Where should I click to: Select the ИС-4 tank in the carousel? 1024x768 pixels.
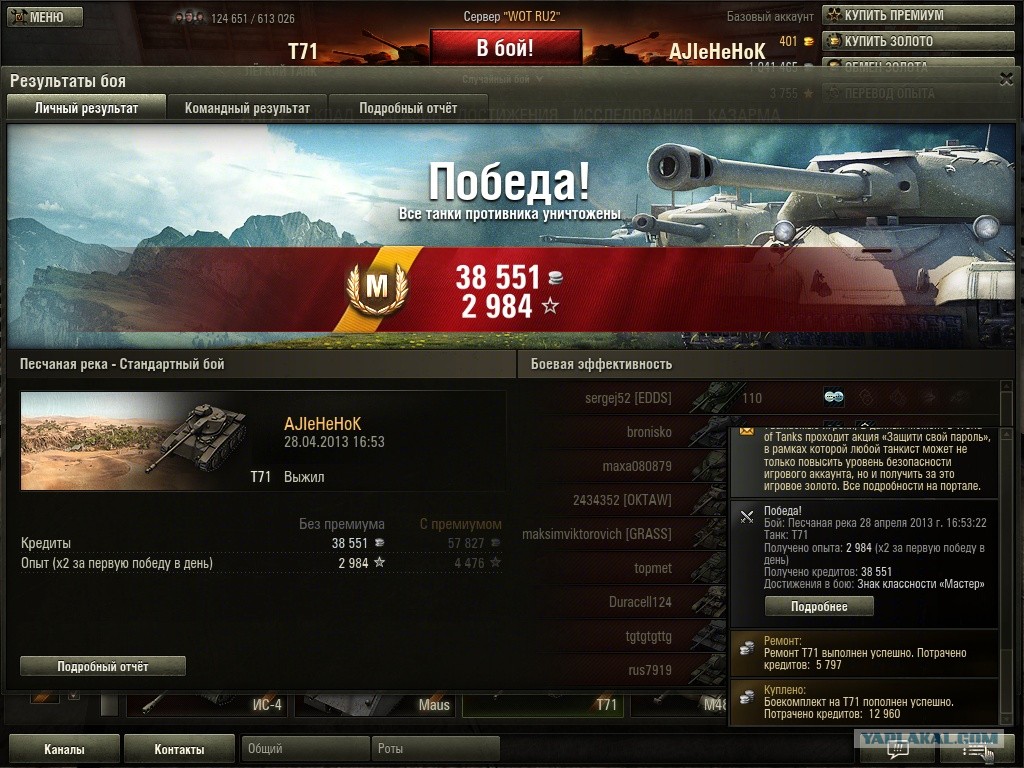pyautogui.click(x=210, y=705)
